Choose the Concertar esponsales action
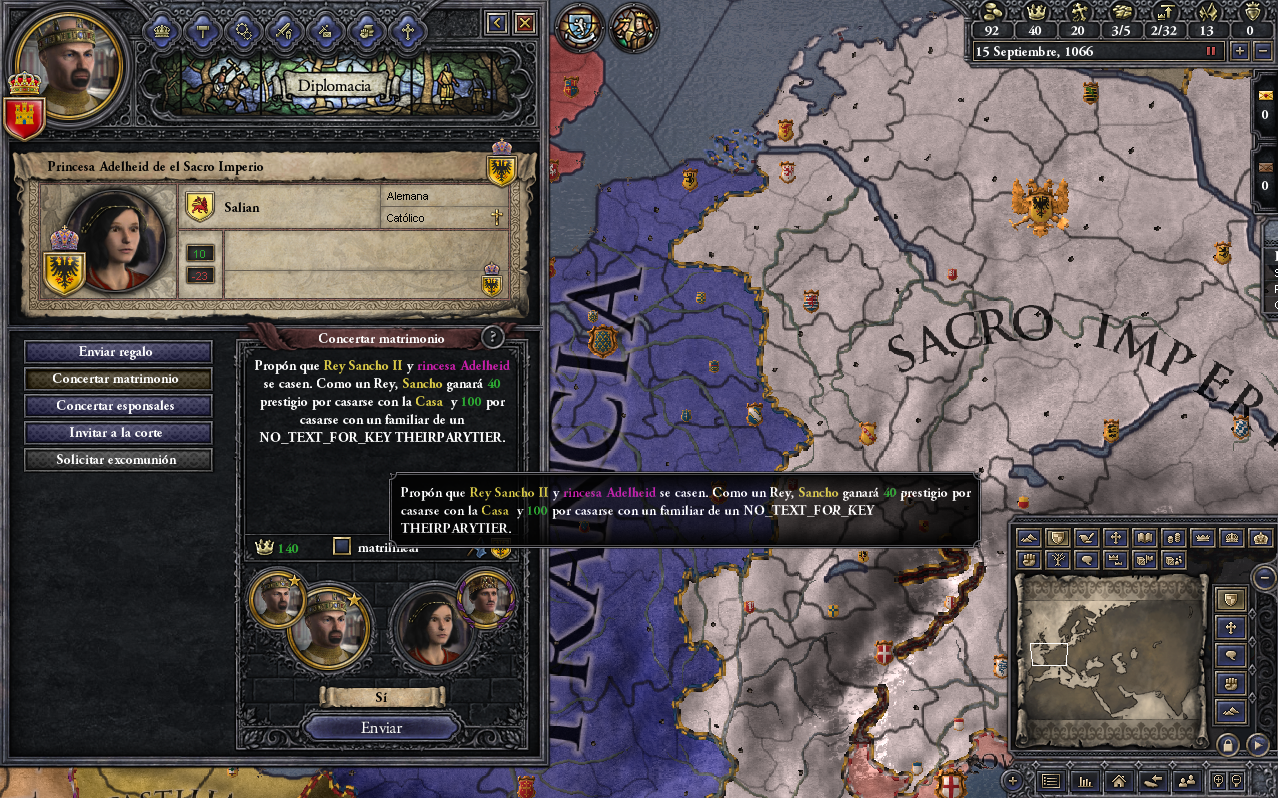The image size is (1278, 798). coord(118,406)
